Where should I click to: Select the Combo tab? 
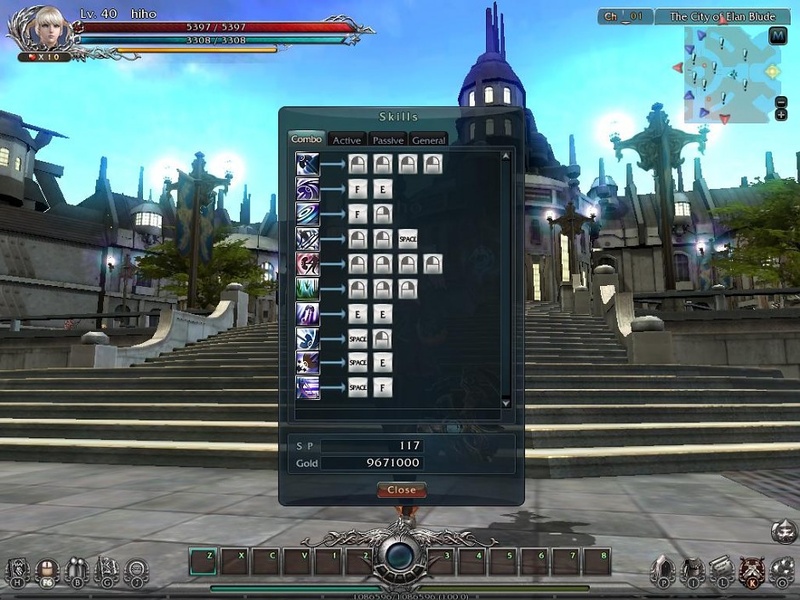306,139
